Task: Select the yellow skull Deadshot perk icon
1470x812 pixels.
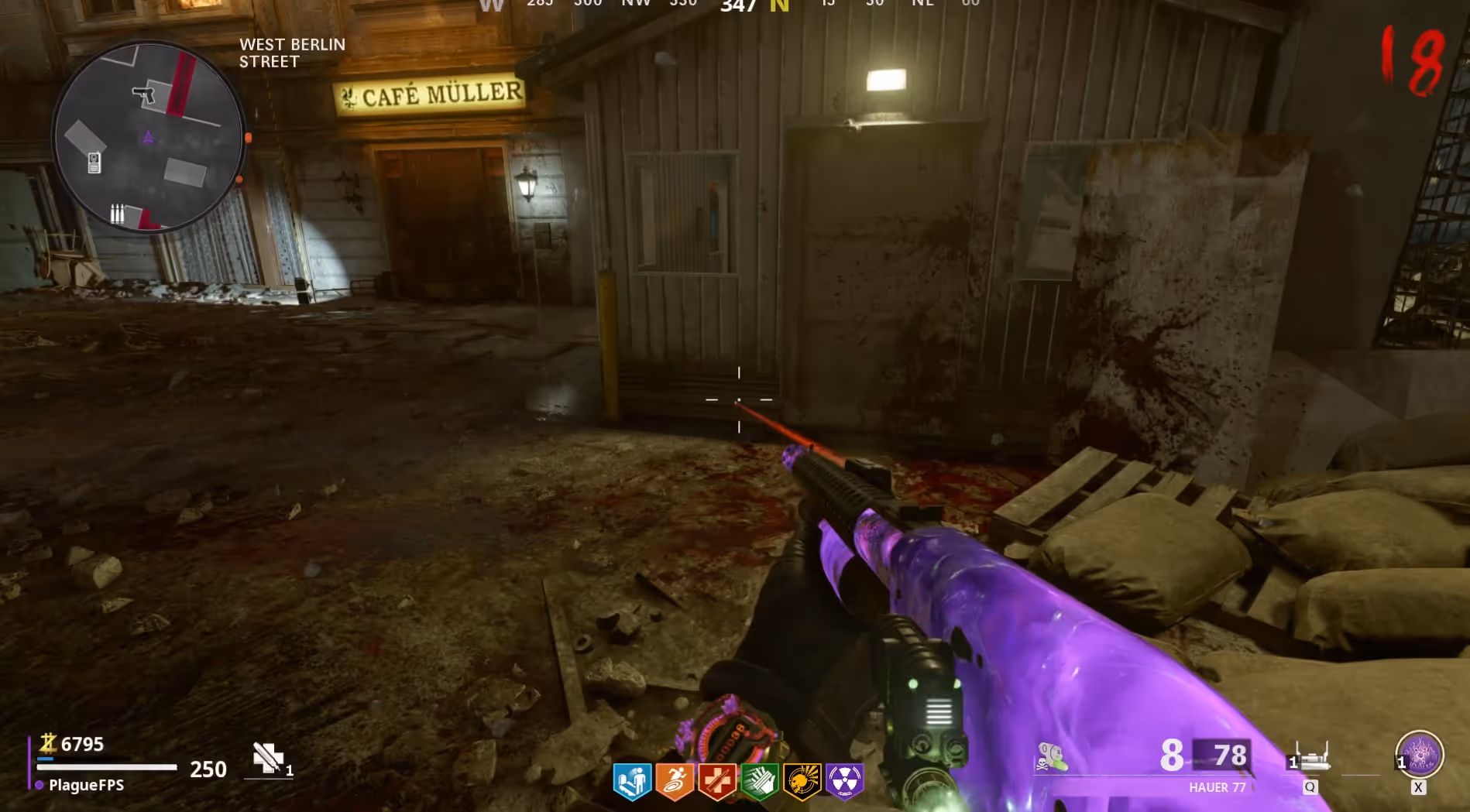Action: (802, 780)
